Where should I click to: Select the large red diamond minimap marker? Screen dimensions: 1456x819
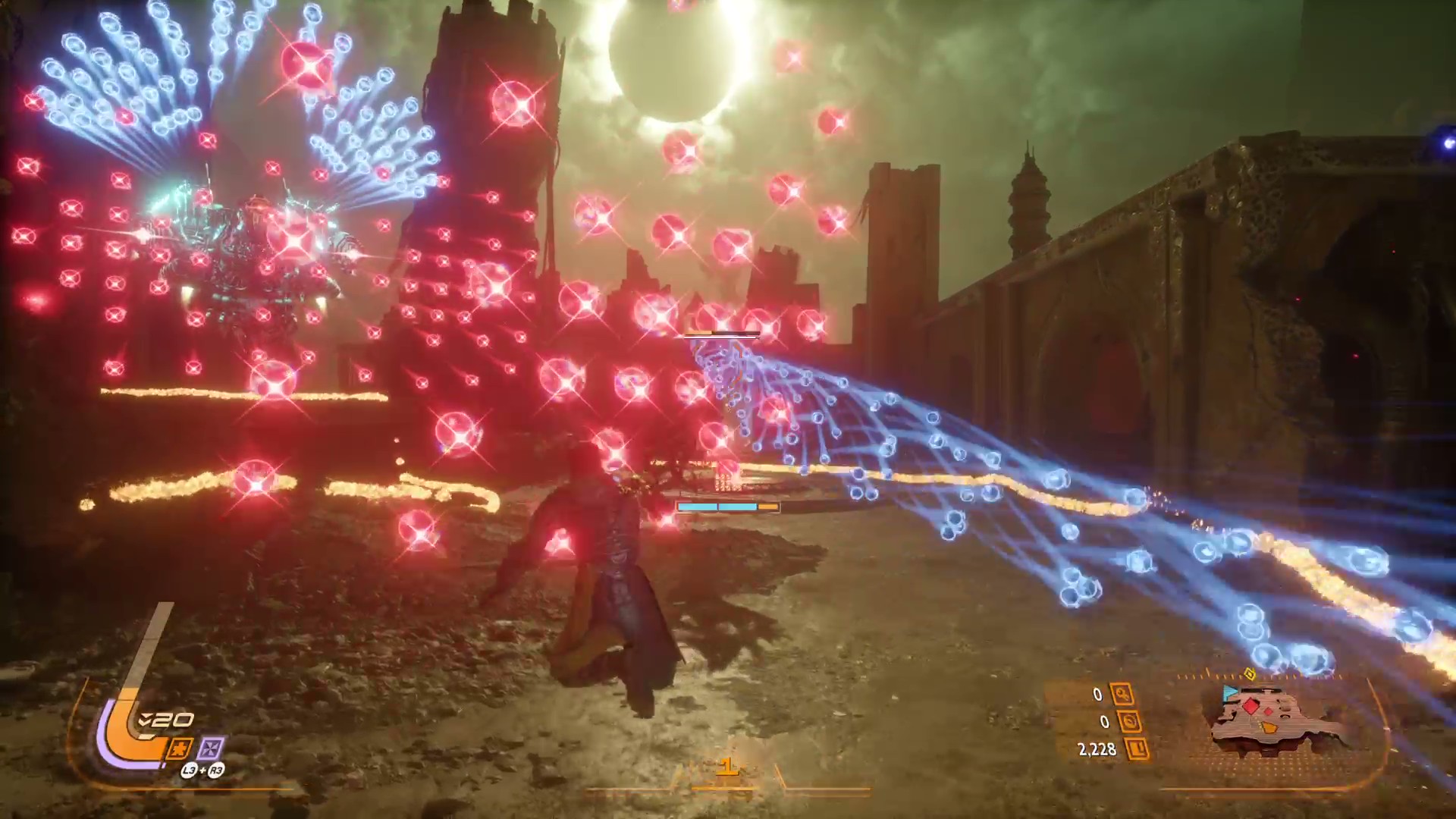[x=1251, y=708]
